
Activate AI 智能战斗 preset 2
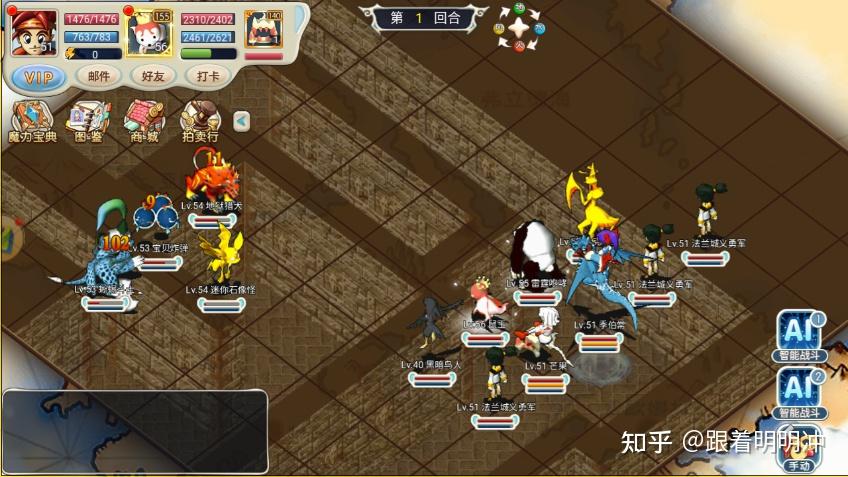pos(800,391)
